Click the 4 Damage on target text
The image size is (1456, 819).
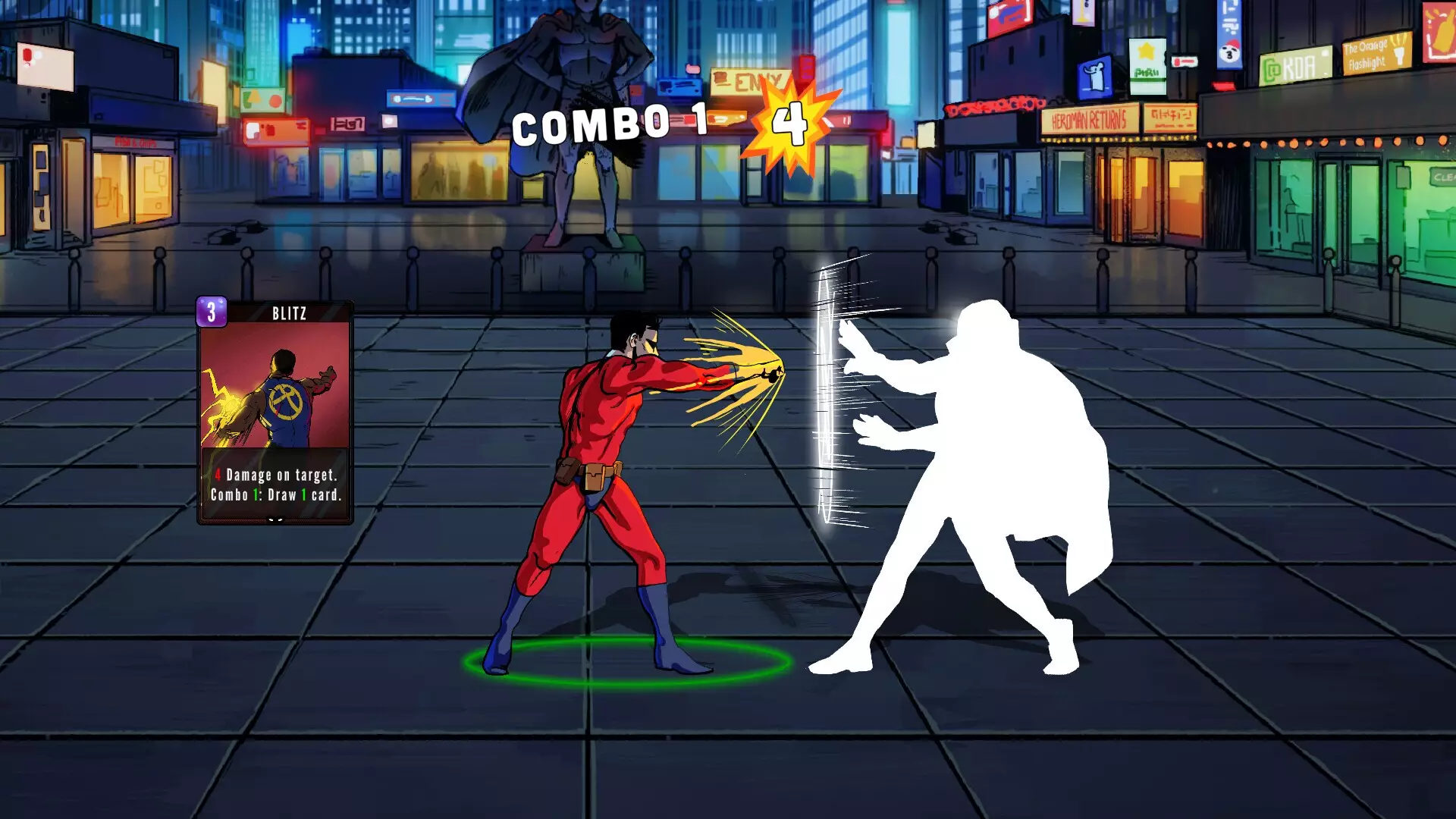pyautogui.click(x=278, y=475)
